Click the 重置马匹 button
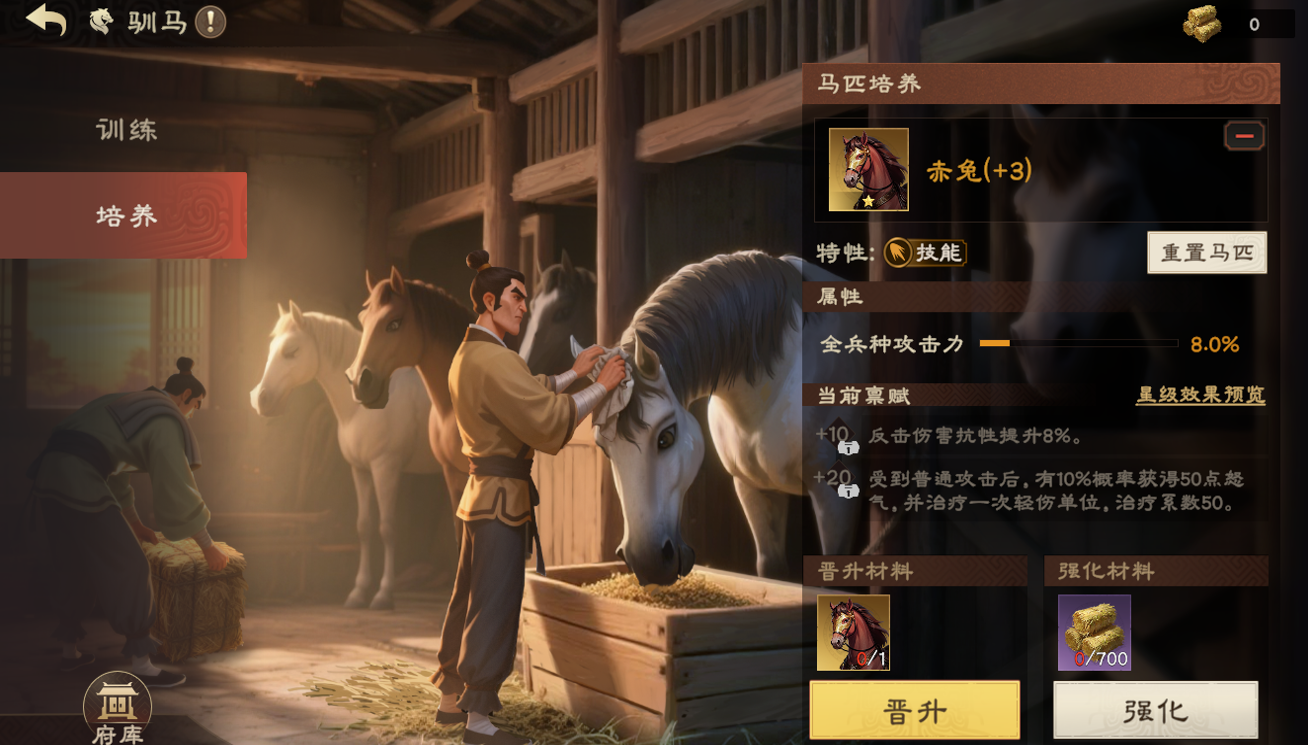1308x745 pixels. (1206, 252)
